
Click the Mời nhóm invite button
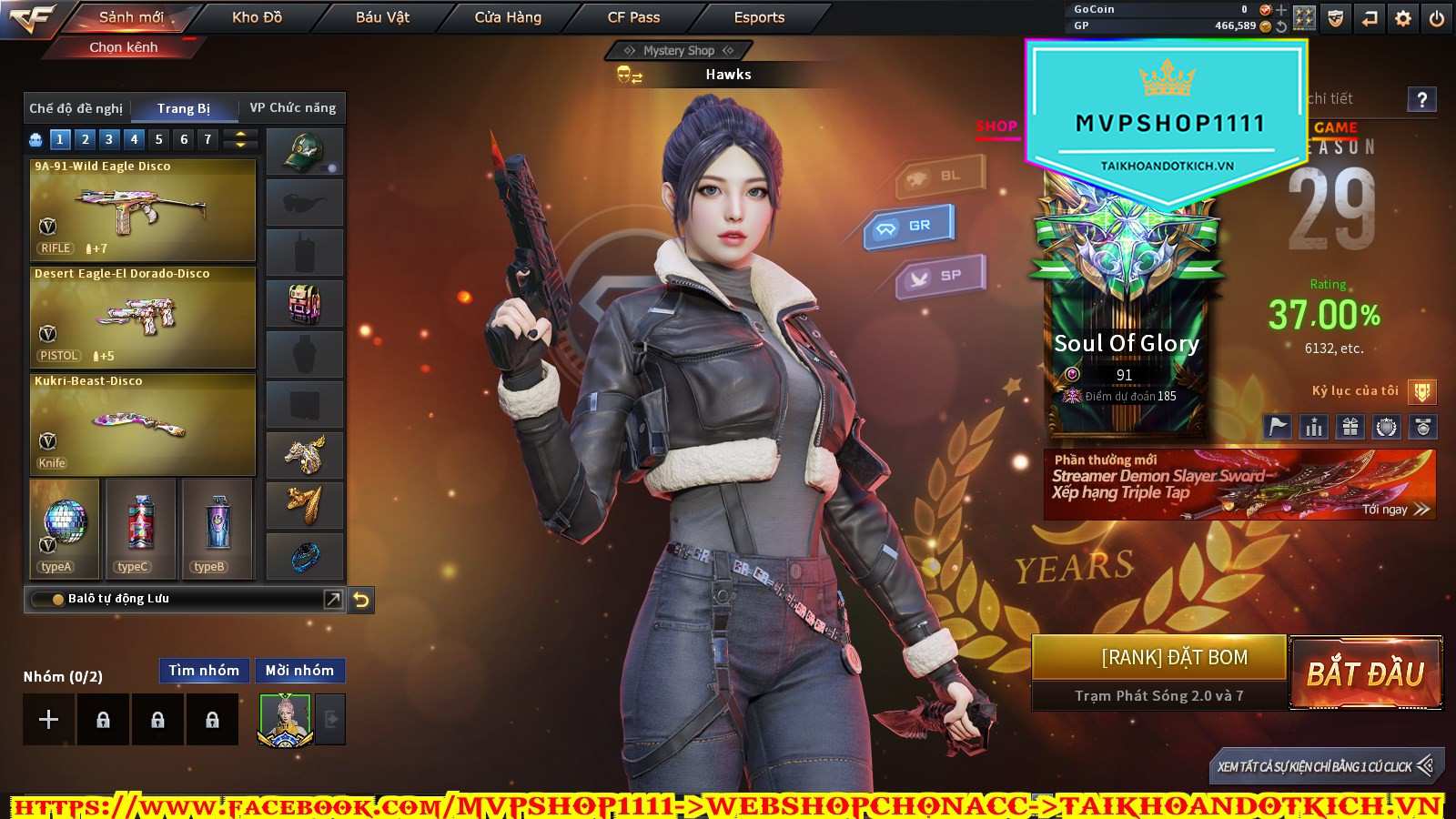[x=299, y=671]
